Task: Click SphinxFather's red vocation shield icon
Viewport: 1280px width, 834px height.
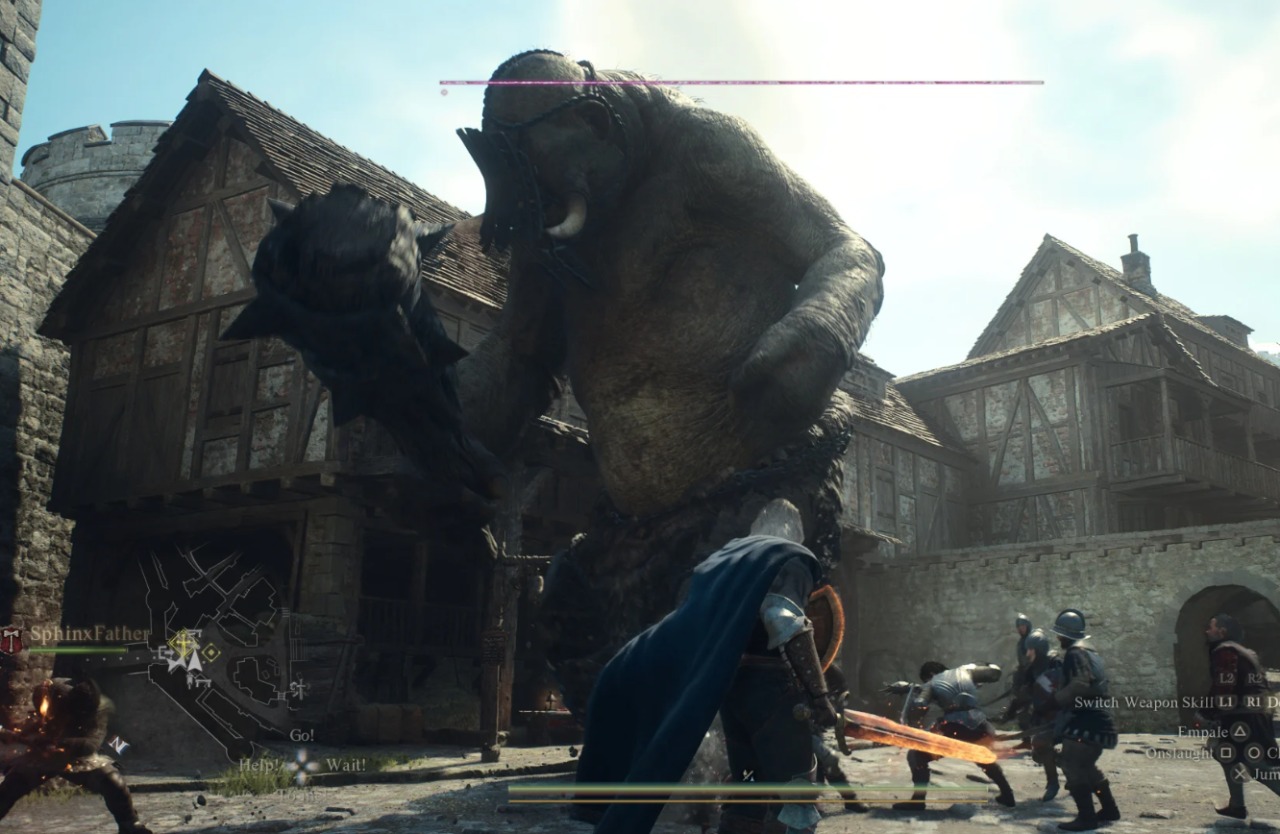Action: [x=11, y=640]
